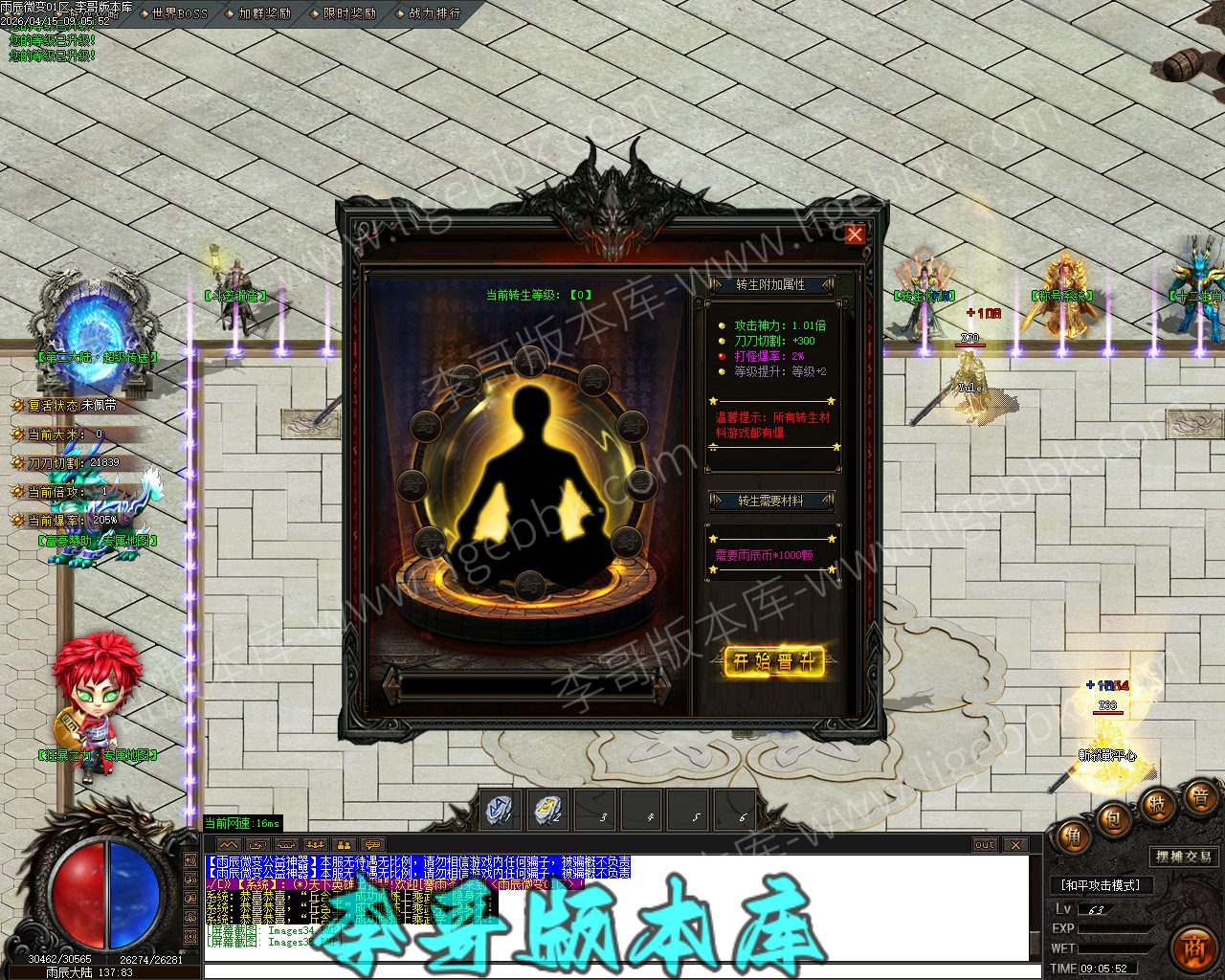The width and height of the screenshot is (1225, 980).
Task: Close the rebirth window with the red X
Action: coord(855,234)
